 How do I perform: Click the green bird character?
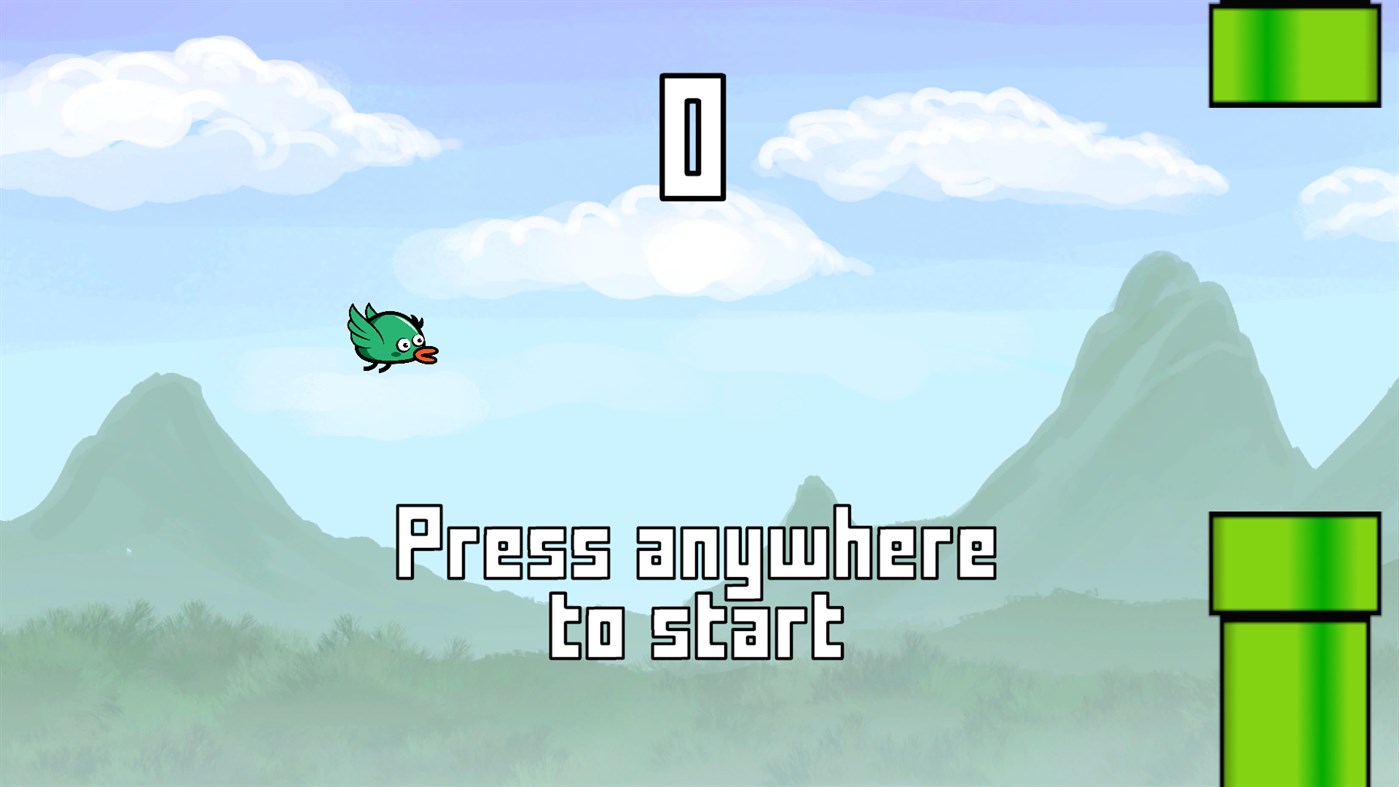click(388, 337)
